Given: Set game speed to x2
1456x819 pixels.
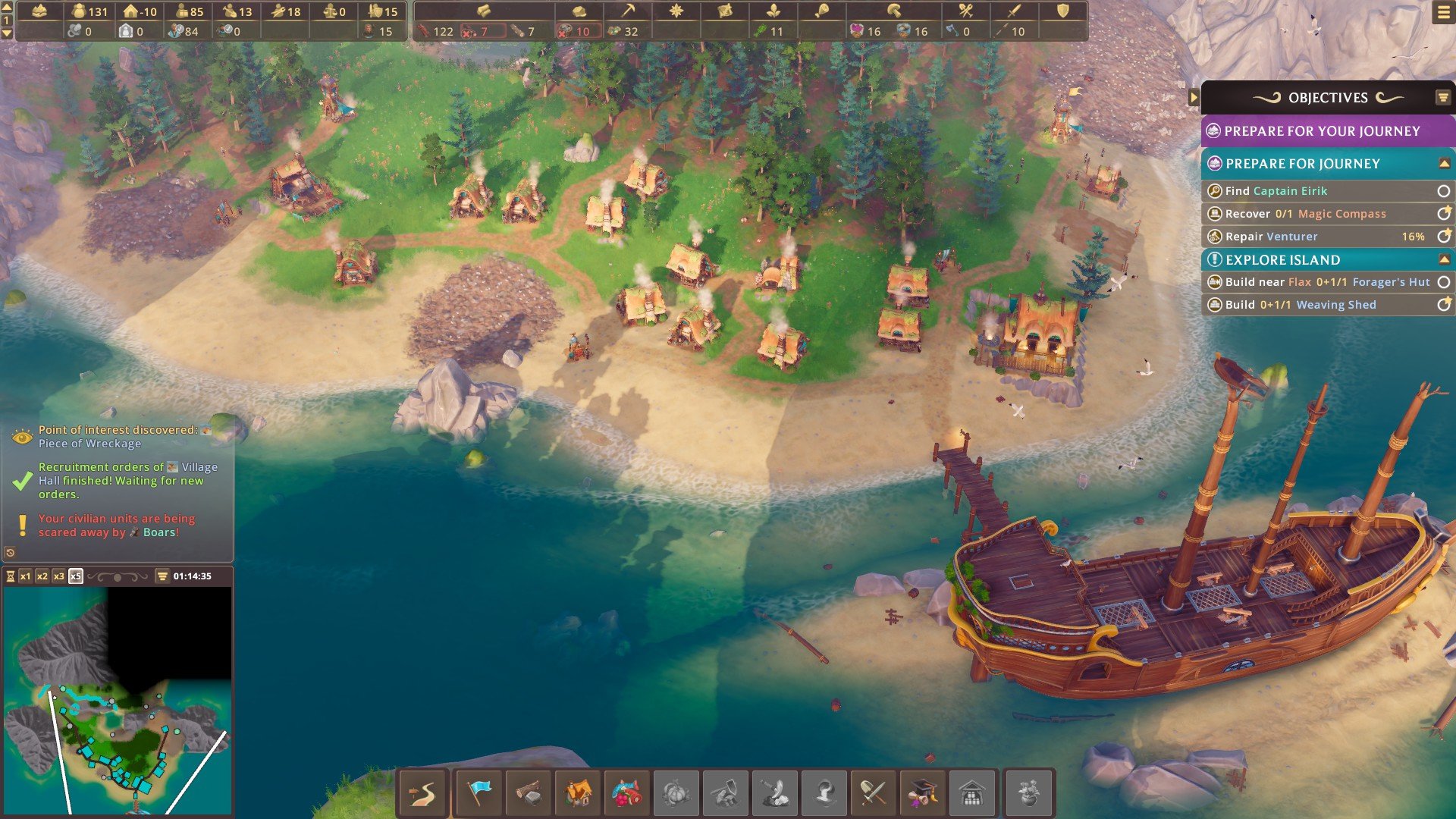Looking at the screenshot, I should coord(42,576).
